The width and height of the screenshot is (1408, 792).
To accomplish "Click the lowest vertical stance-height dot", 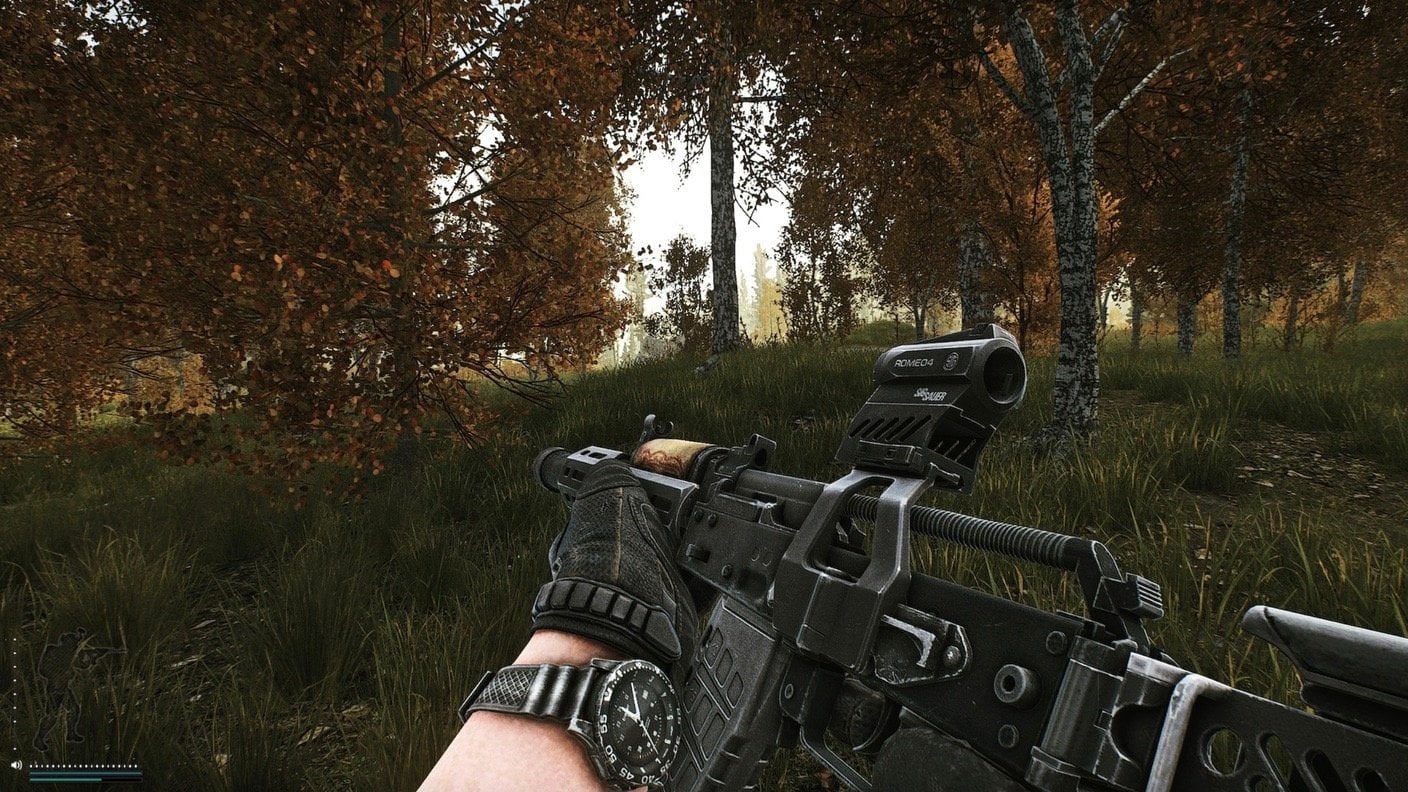I will pos(14,749).
